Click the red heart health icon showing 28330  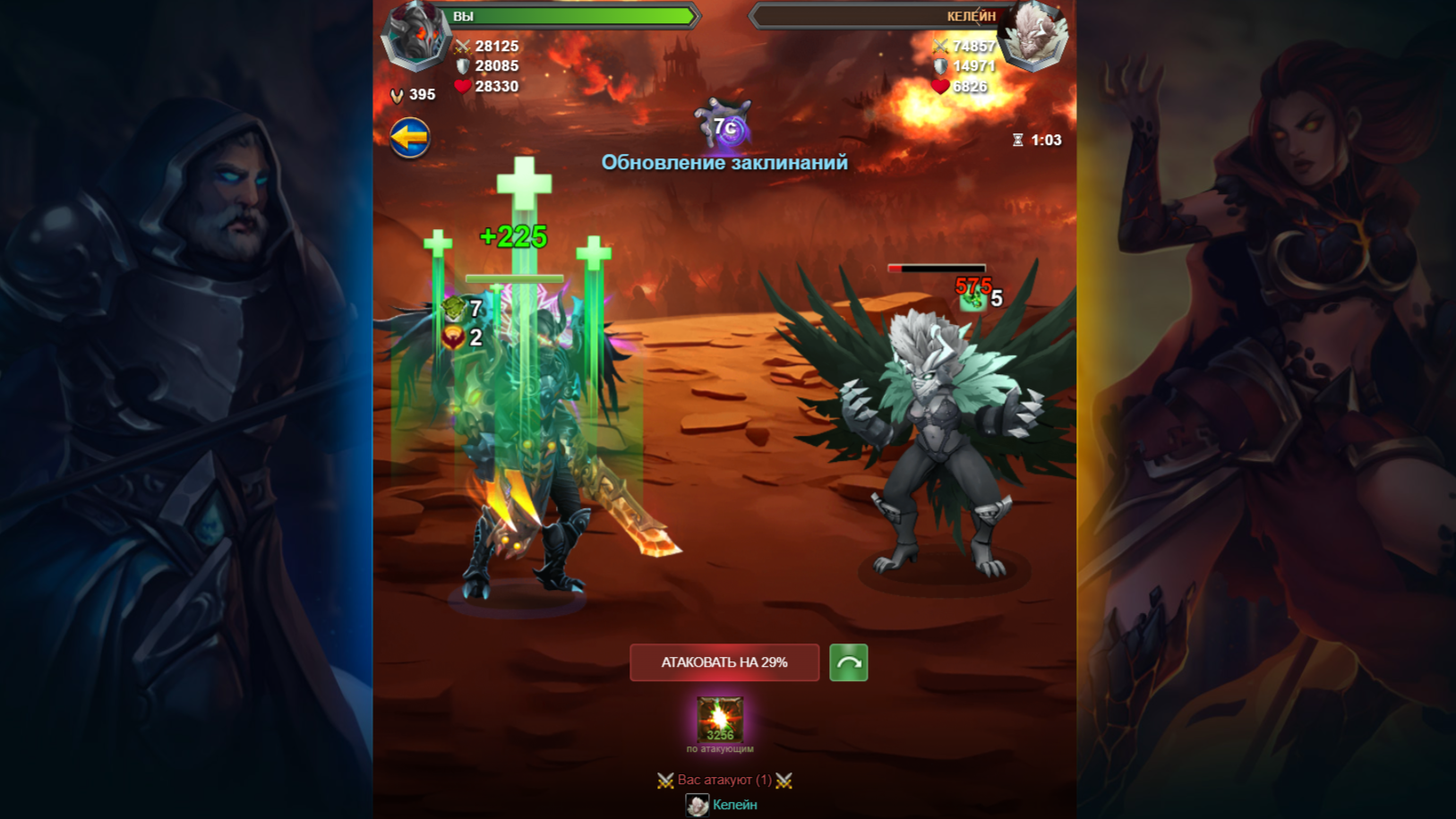pos(461,86)
